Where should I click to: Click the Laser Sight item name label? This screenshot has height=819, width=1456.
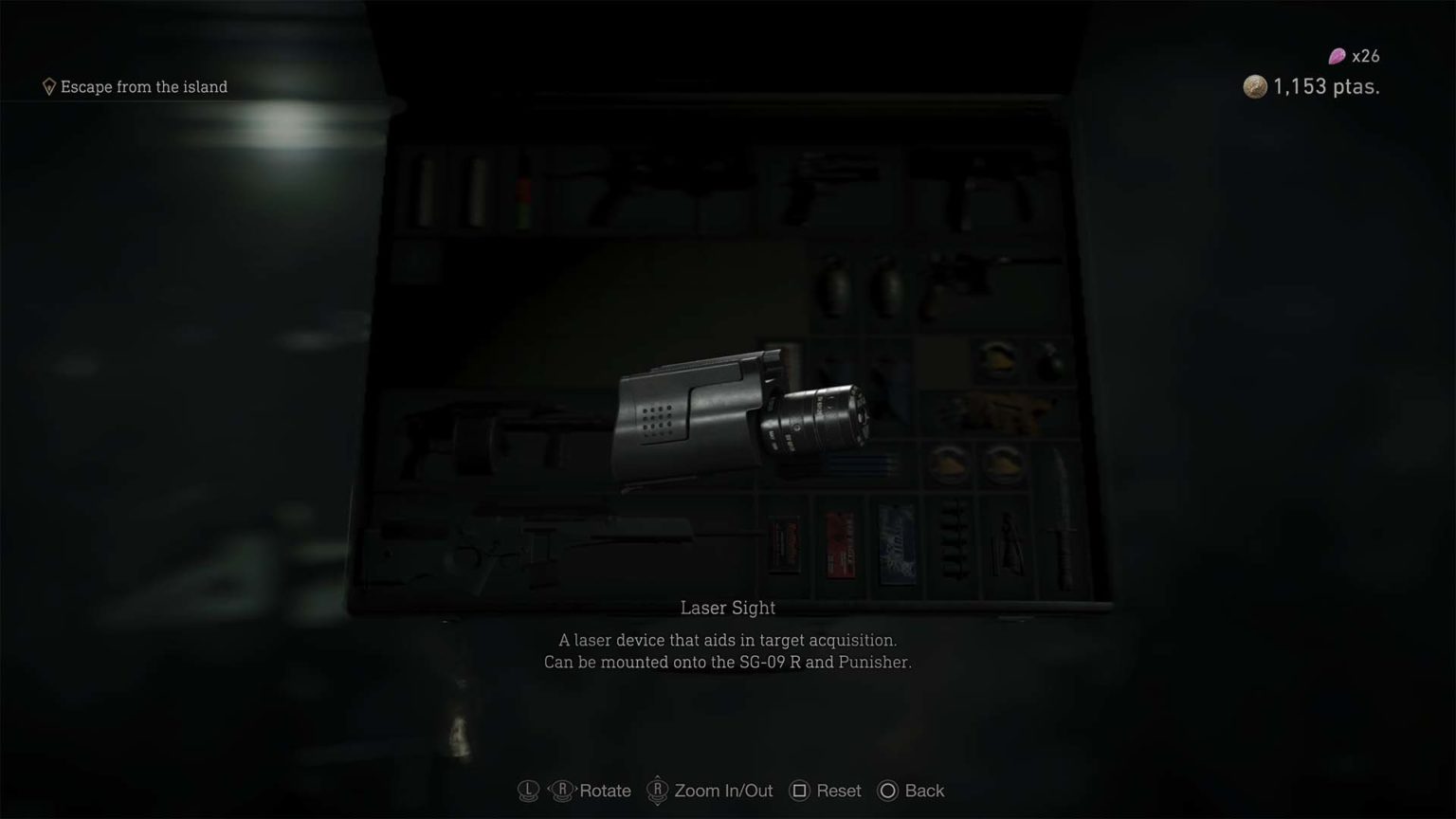(726, 608)
